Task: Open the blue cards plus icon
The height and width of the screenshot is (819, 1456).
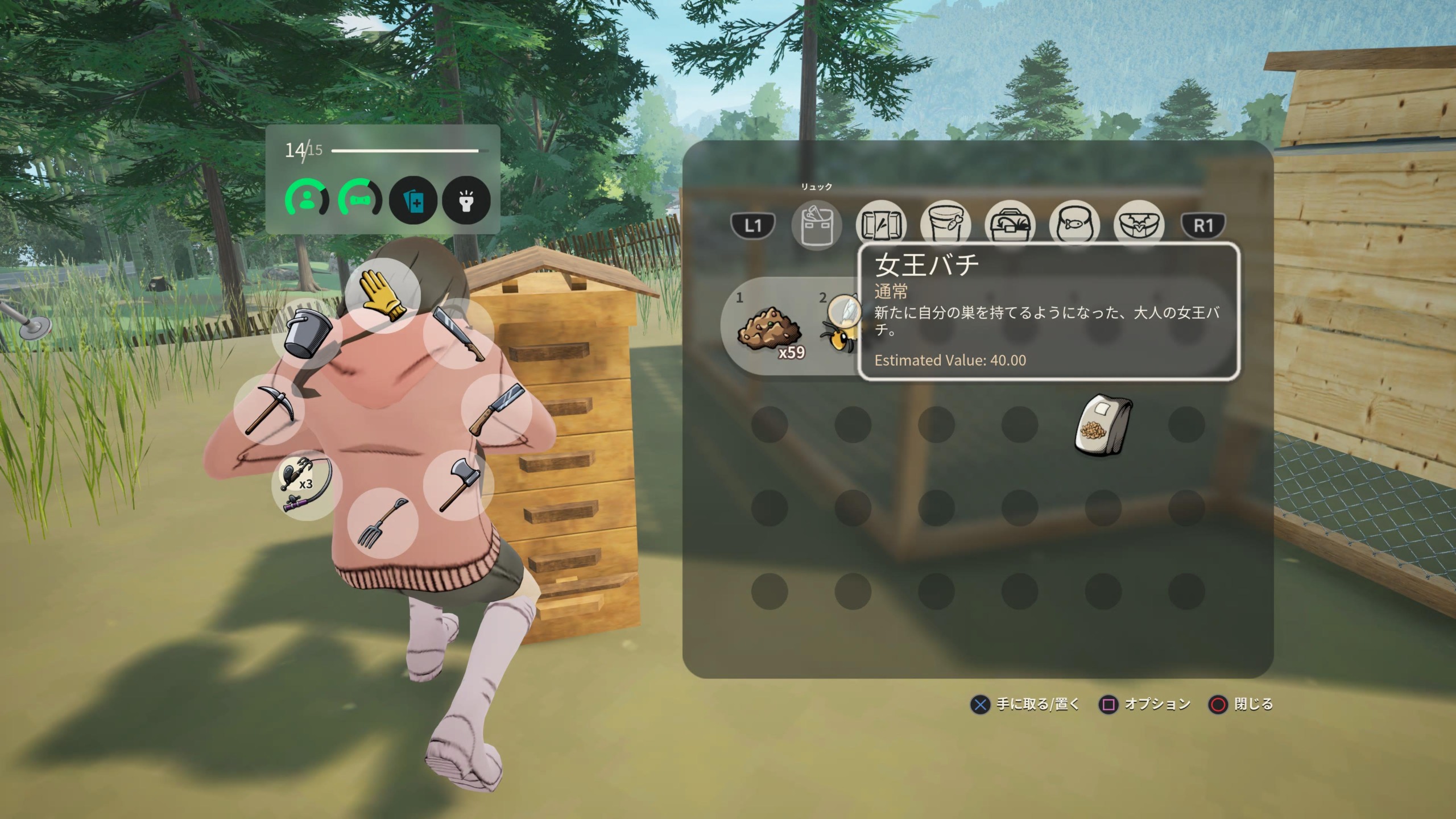Action: click(413, 200)
